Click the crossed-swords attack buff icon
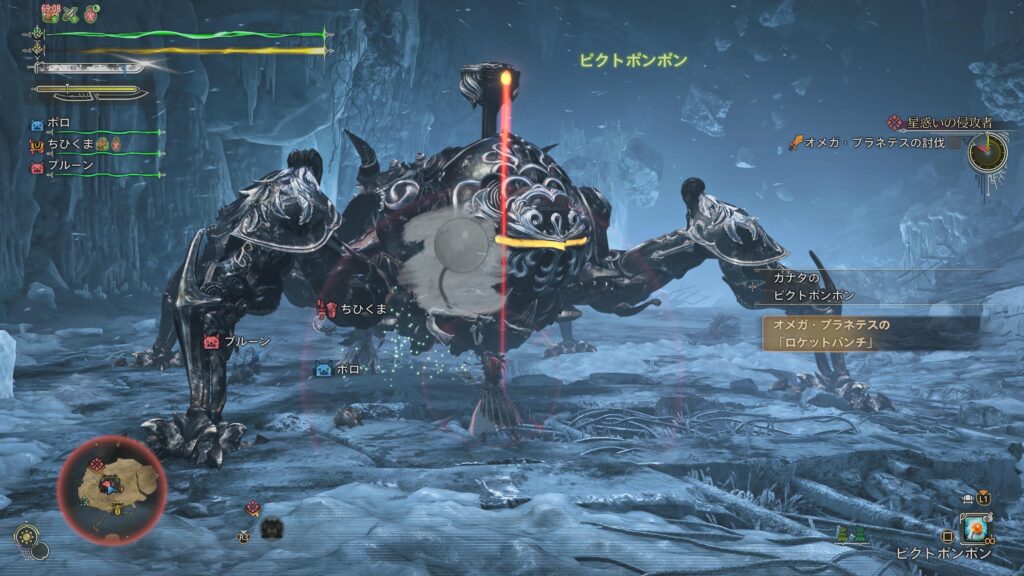 (x=73, y=13)
